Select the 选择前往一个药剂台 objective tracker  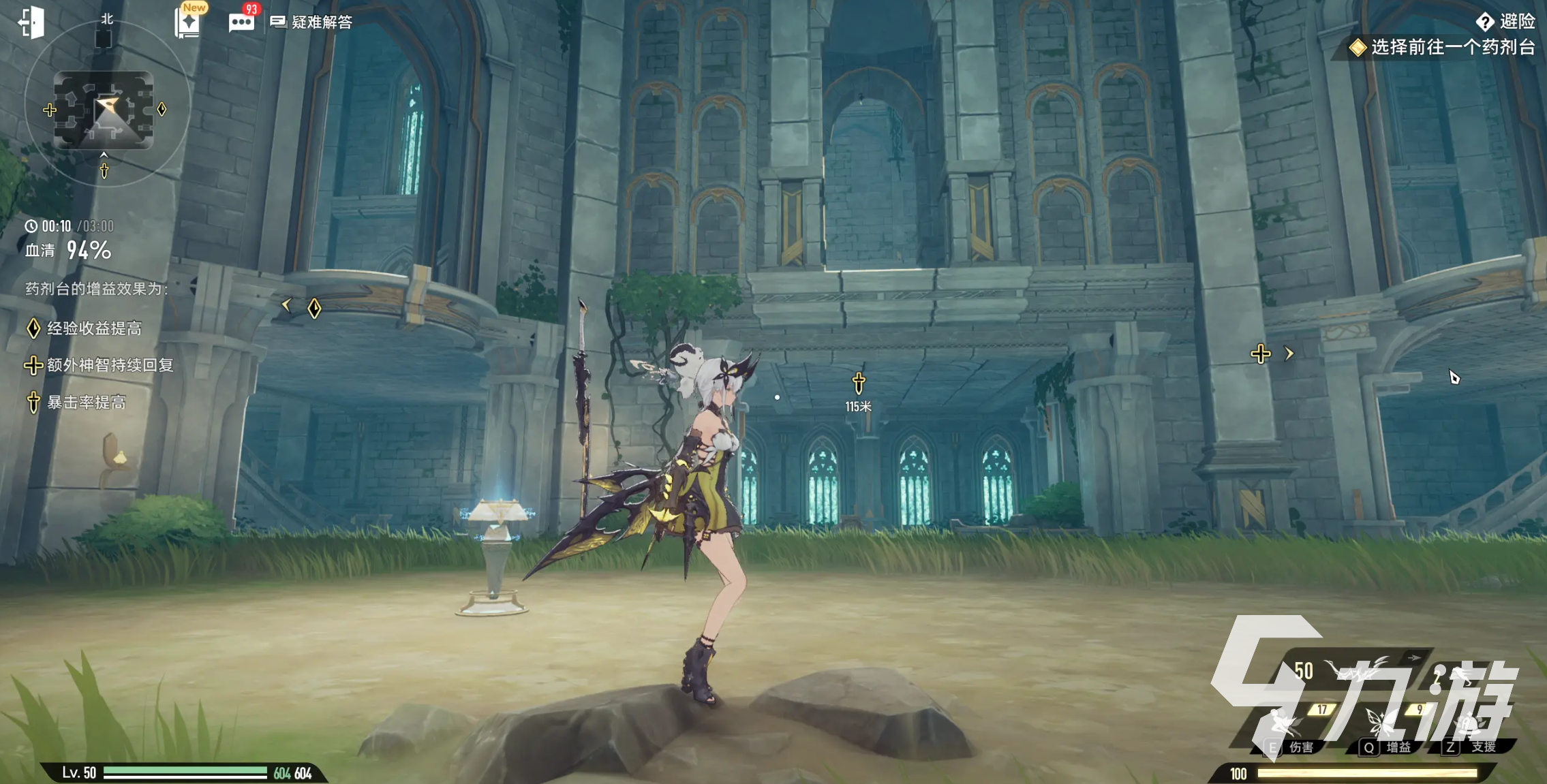coord(1443,47)
